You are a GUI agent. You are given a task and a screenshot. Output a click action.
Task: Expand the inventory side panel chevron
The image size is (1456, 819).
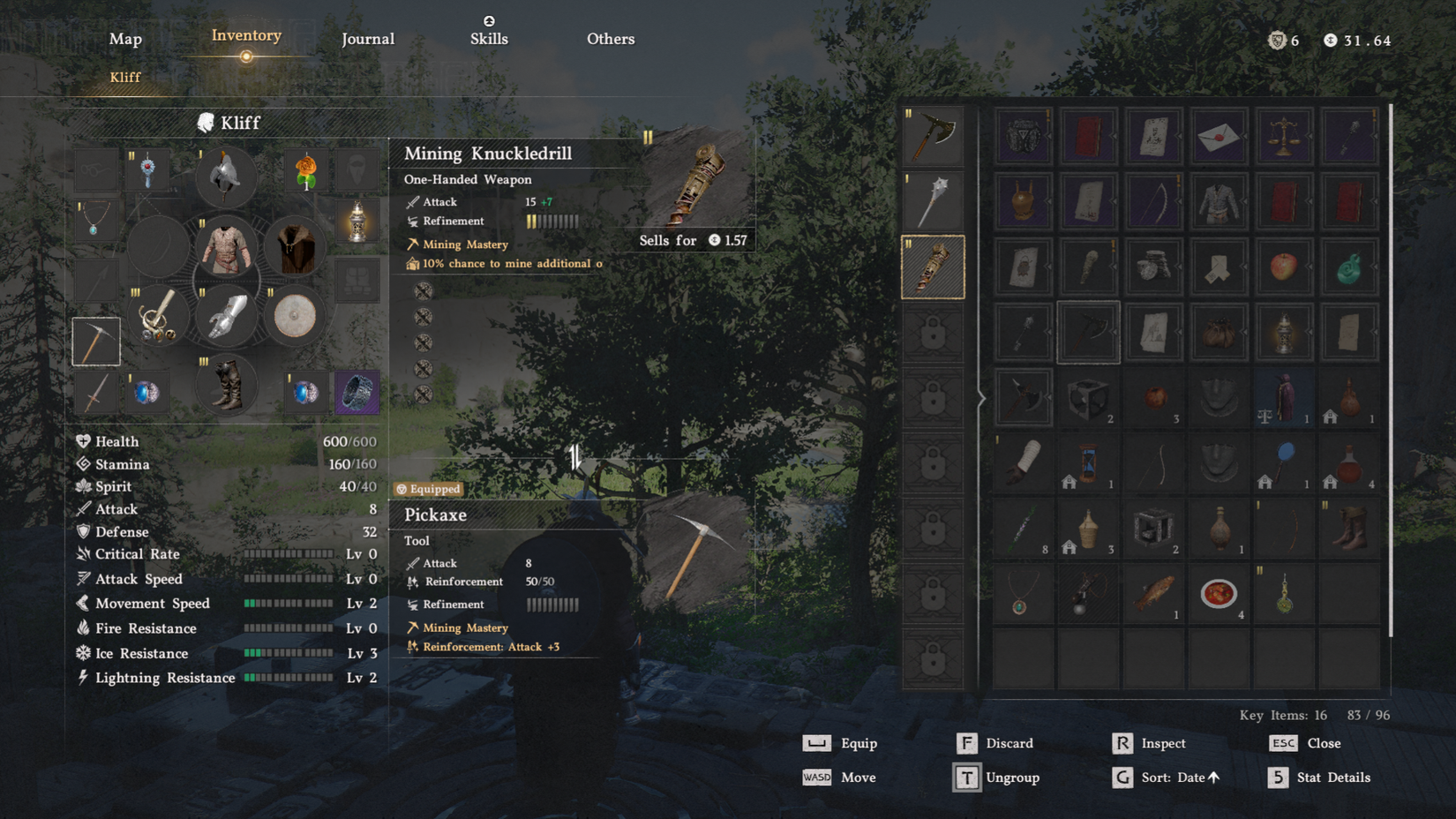click(982, 399)
